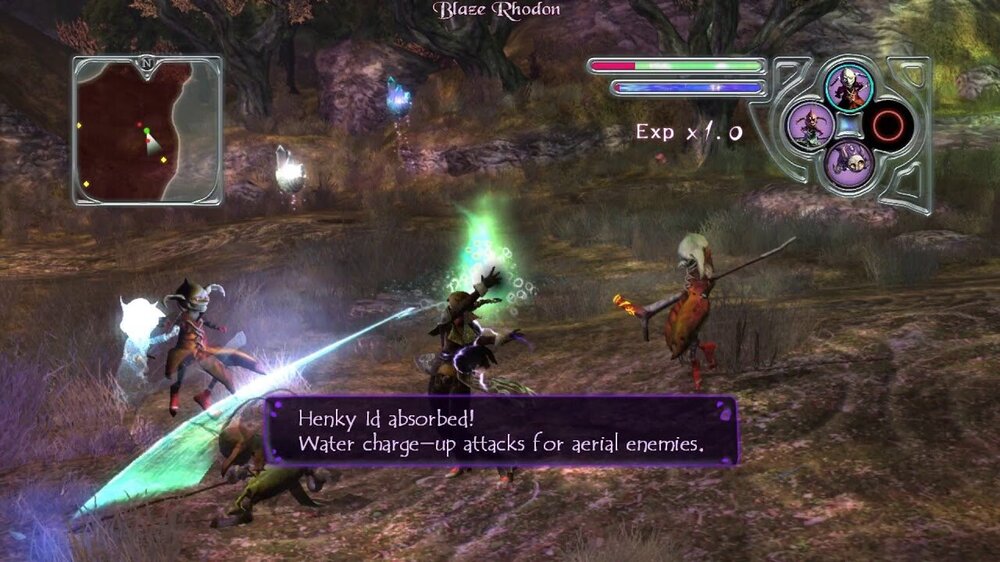Choose the bottom skull-faced character portrait
This screenshot has height=562, width=1000.
pyautogui.click(x=850, y=161)
